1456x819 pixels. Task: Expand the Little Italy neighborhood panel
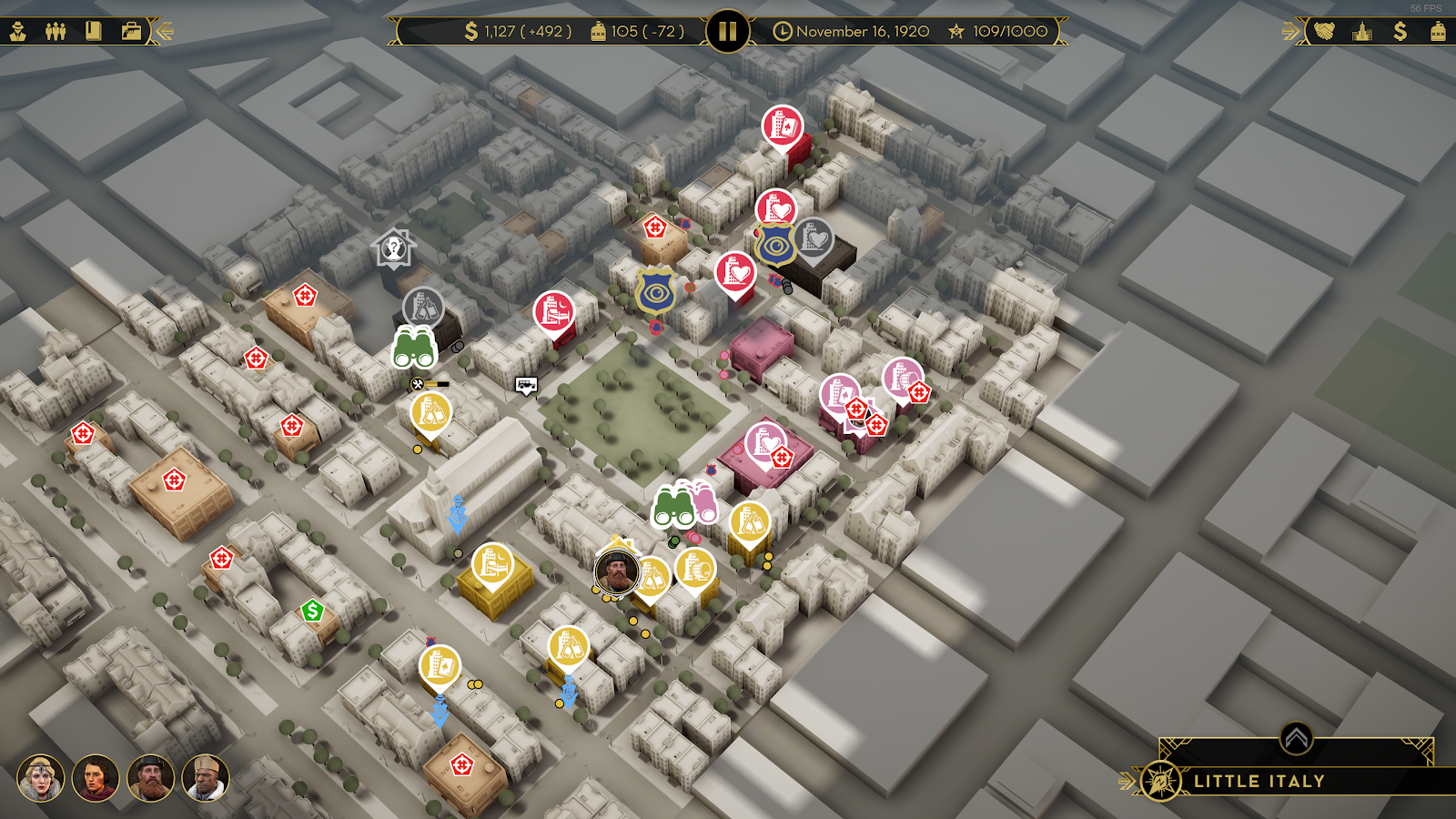tap(1296, 738)
